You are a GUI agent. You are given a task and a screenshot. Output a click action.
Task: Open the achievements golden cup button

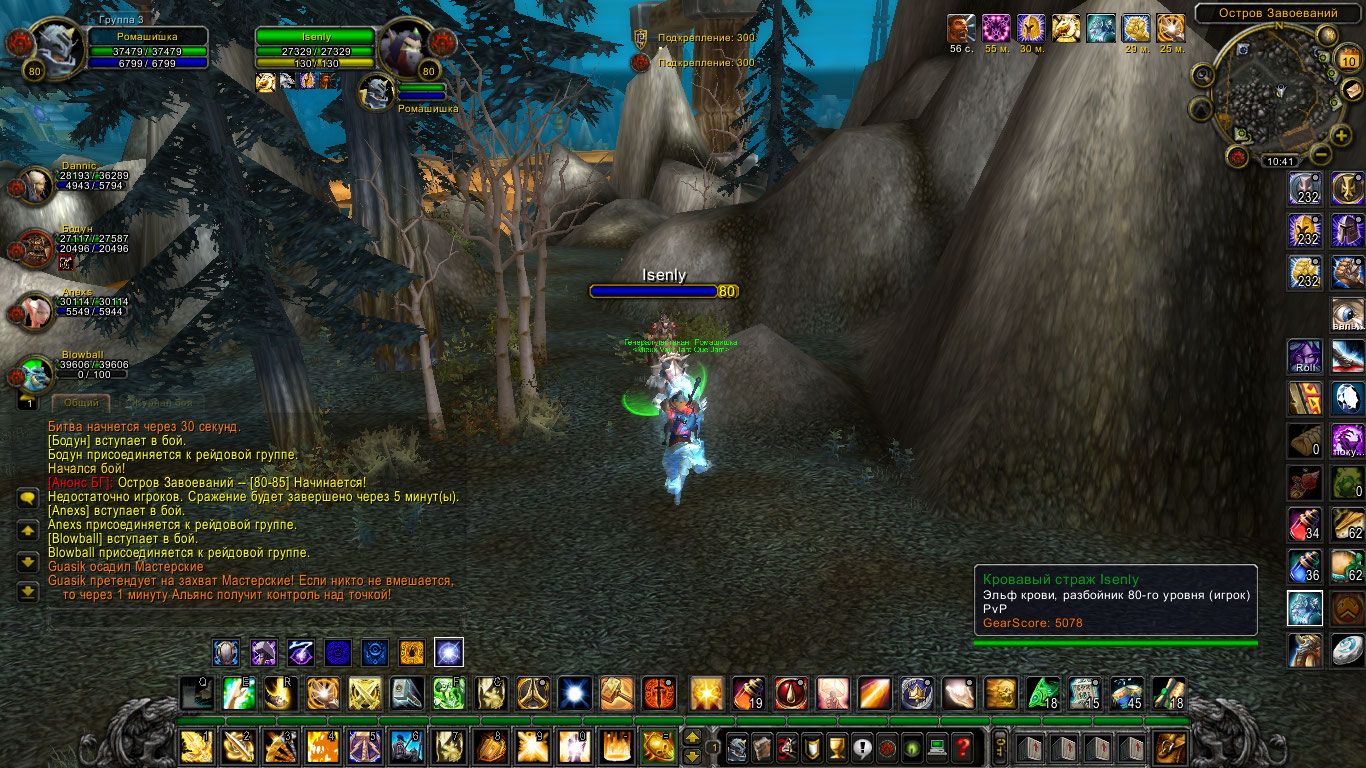(836, 746)
